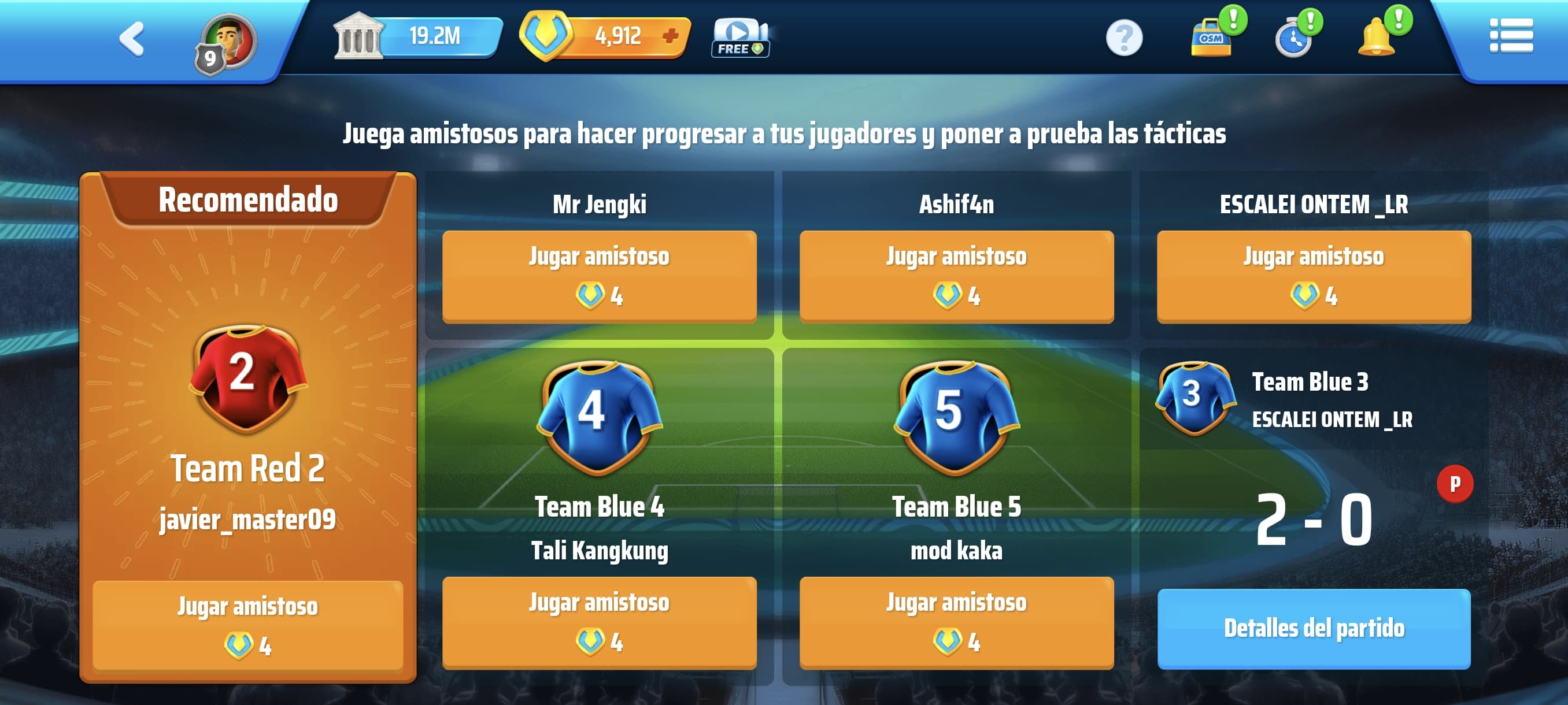Play friendly in the top ESCALEI ONTEM_LR card
Screen dimensions: 1568x705
(x=1314, y=276)
